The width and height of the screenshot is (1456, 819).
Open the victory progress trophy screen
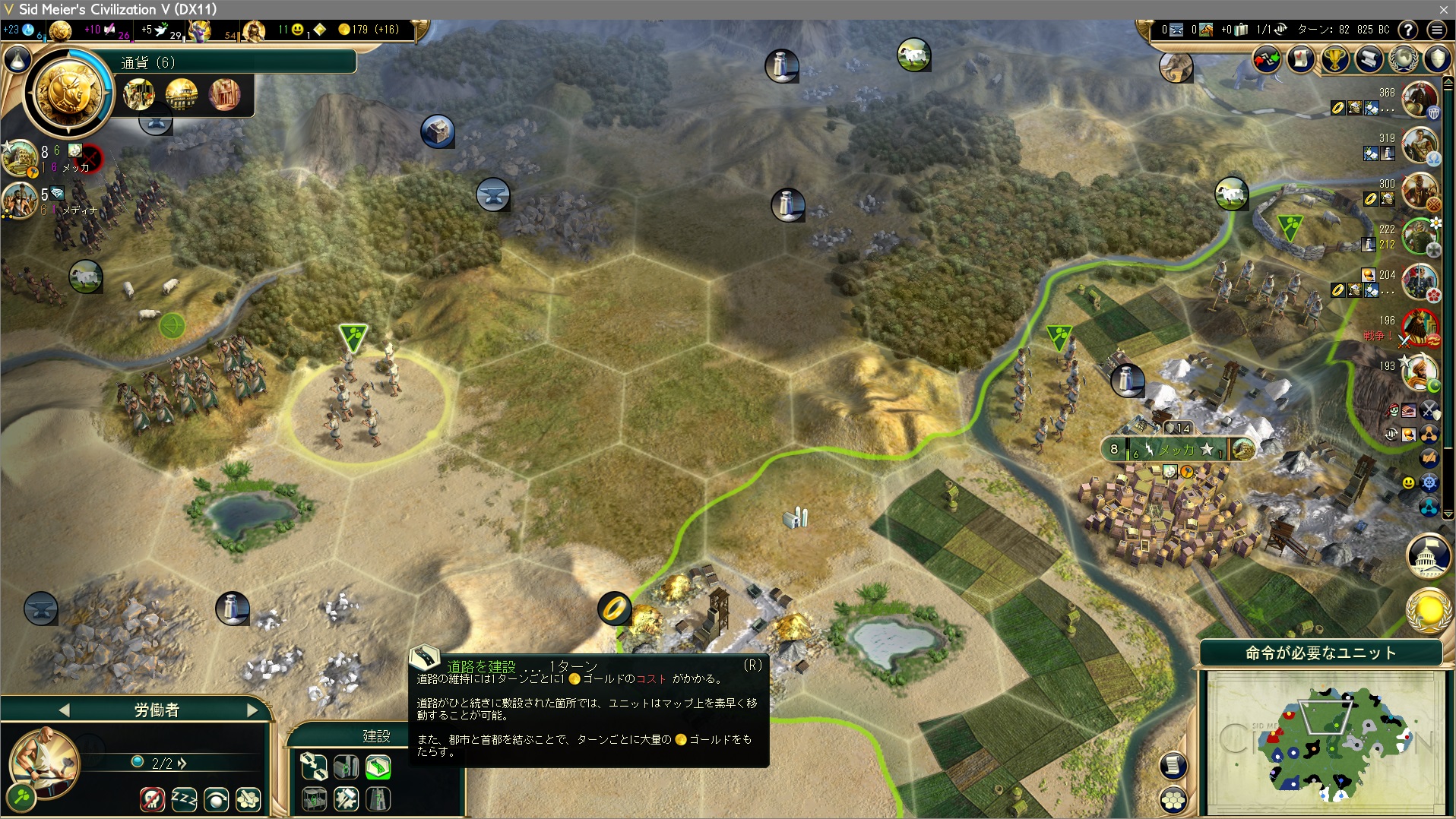click(1335, 58)
